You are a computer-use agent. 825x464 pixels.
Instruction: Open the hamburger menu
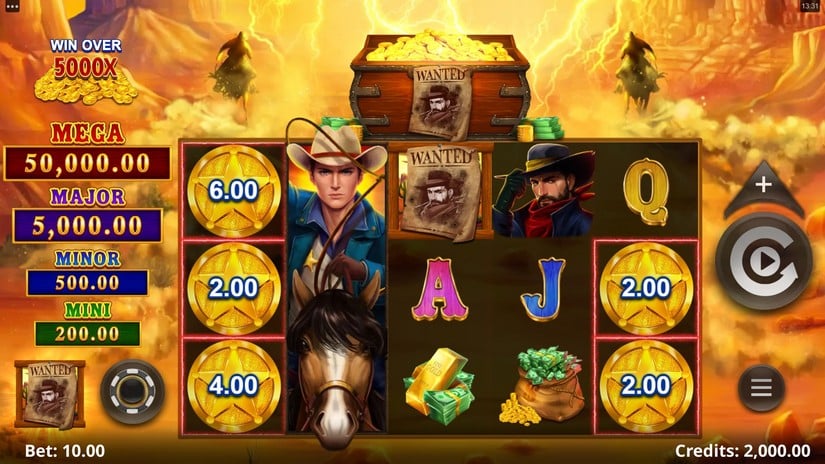[762, 387]
